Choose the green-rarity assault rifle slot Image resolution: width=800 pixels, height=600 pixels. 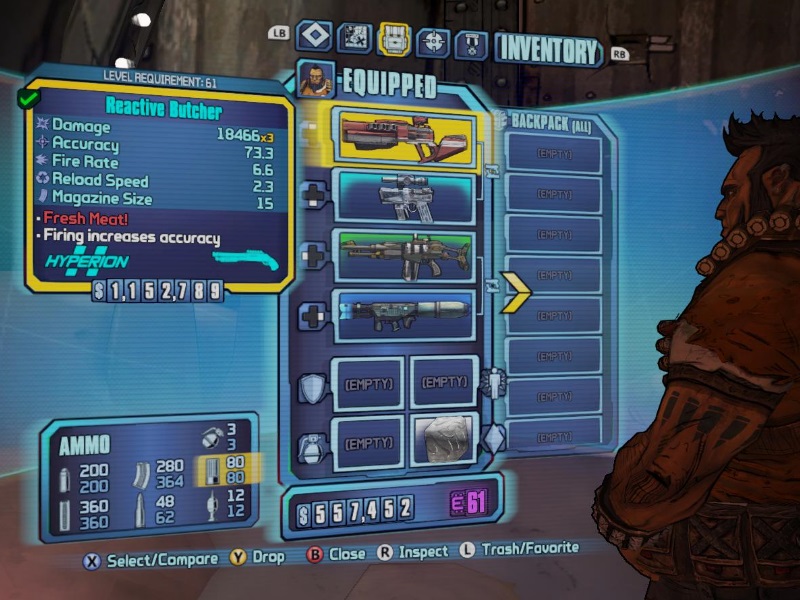pyautogui.click(x=406, y=256)
